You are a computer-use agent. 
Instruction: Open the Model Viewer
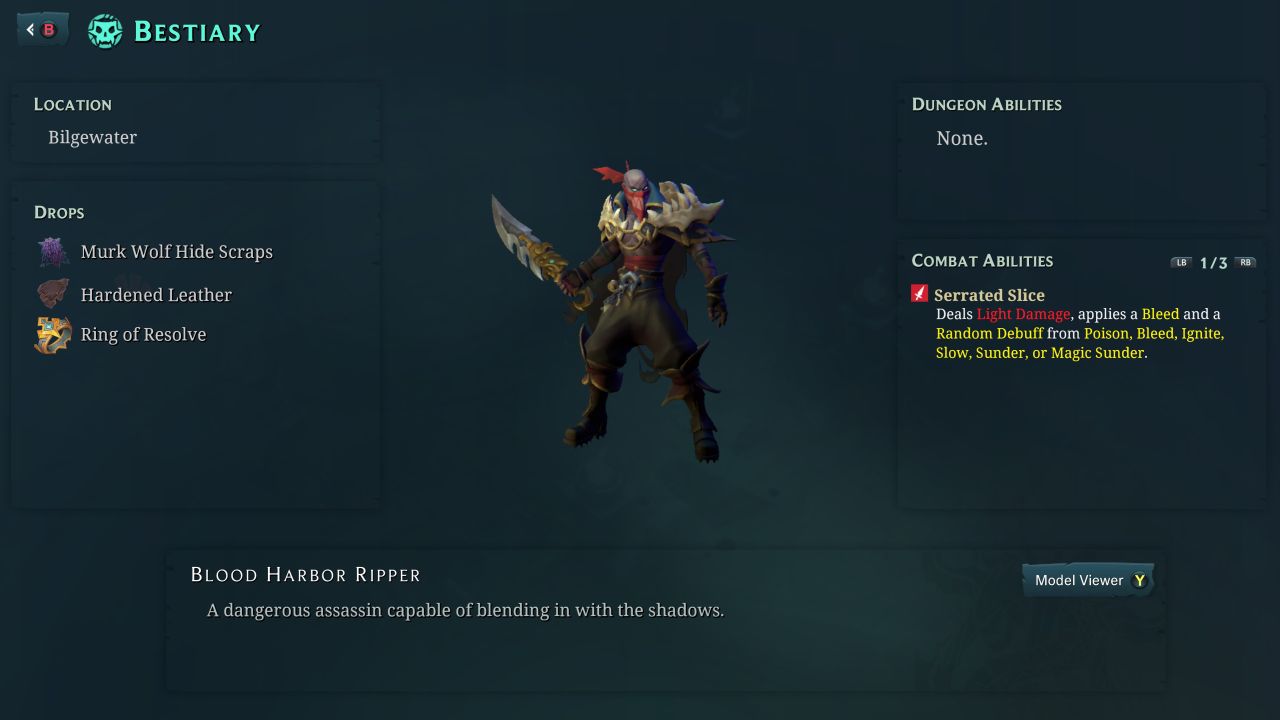(1088, 580)
